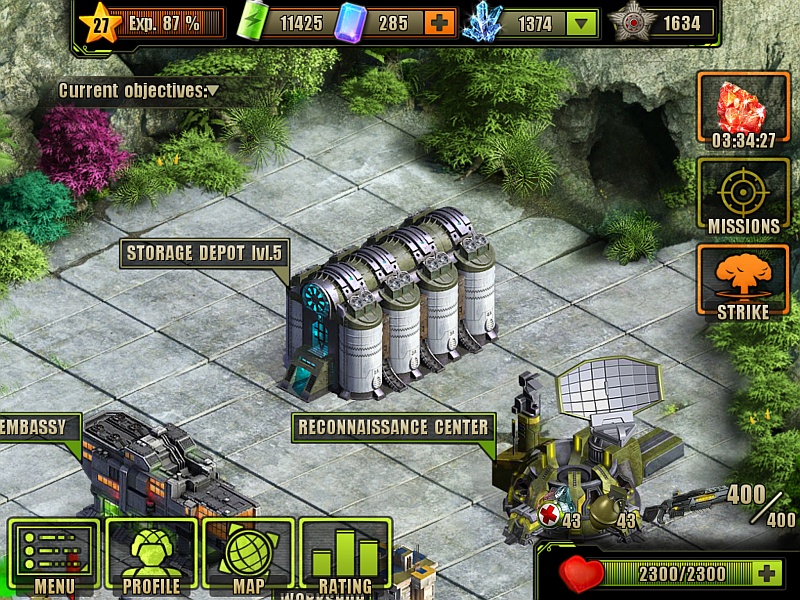Screen dimensions: 800x600
Task: Select the Embassy building label
Action: pos(35,428)
